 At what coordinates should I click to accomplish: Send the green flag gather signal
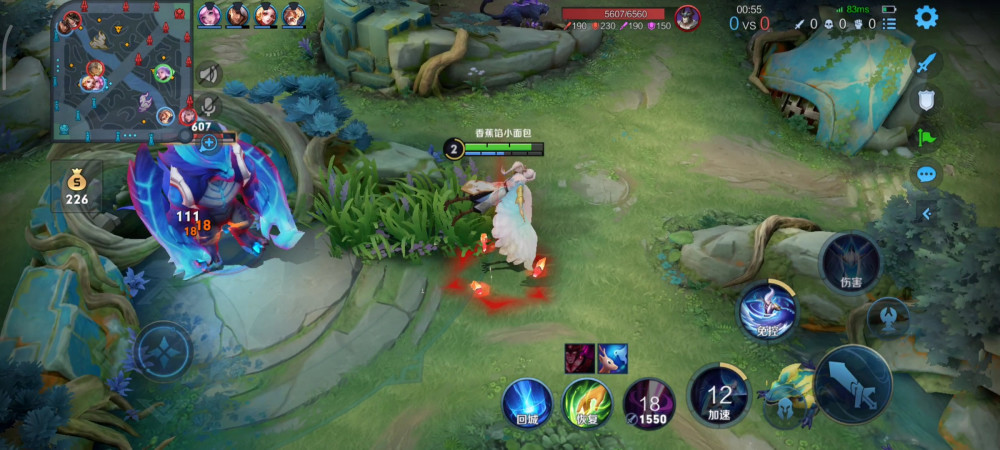[927, 137]
